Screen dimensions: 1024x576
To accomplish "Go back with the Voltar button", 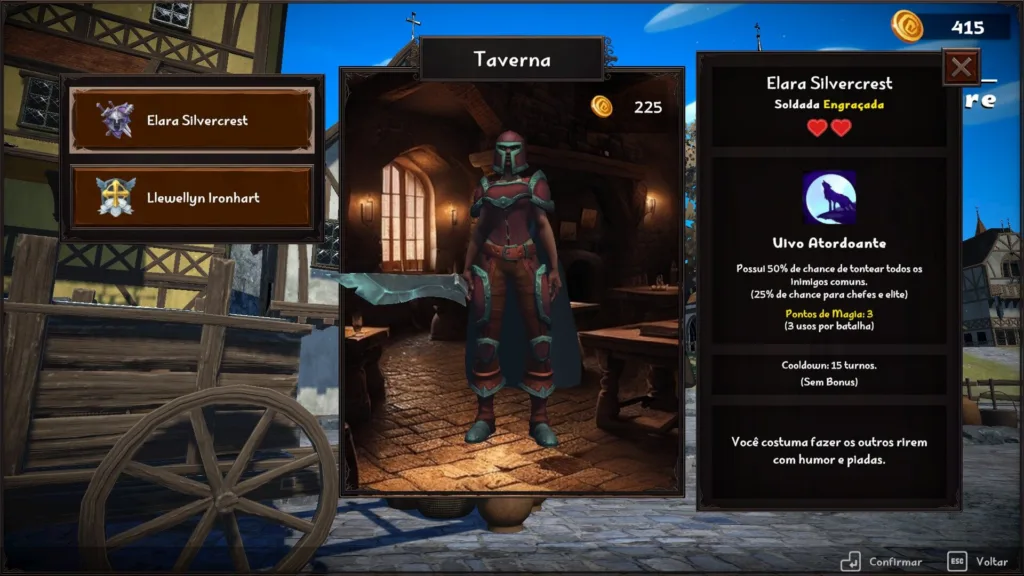I will [977, 561].
